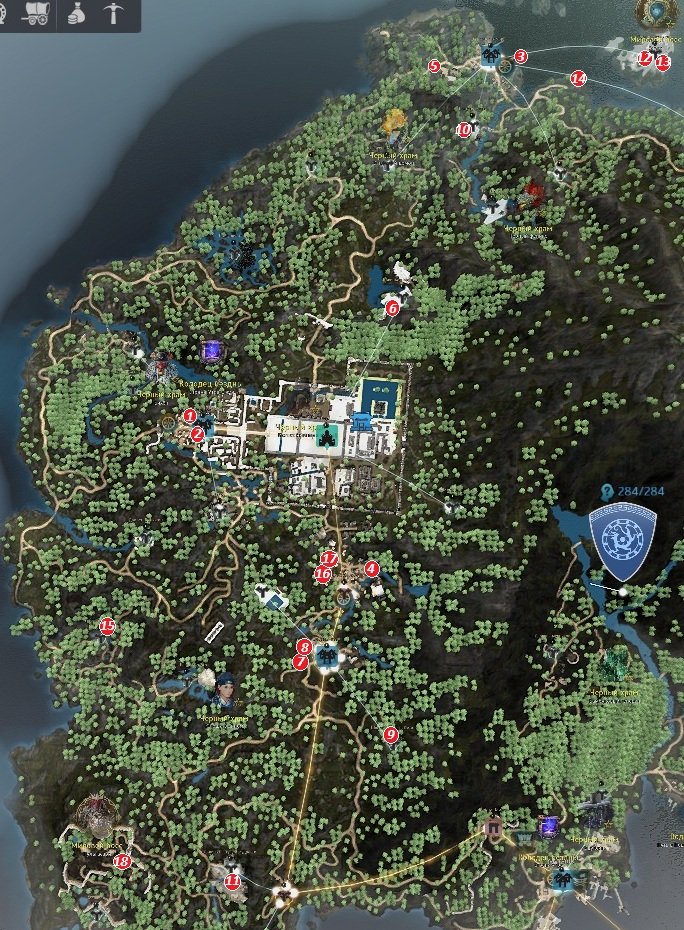Click red map marker number 4
The height and width of the screenshot is (930, 684).
[x=372, y=569]
